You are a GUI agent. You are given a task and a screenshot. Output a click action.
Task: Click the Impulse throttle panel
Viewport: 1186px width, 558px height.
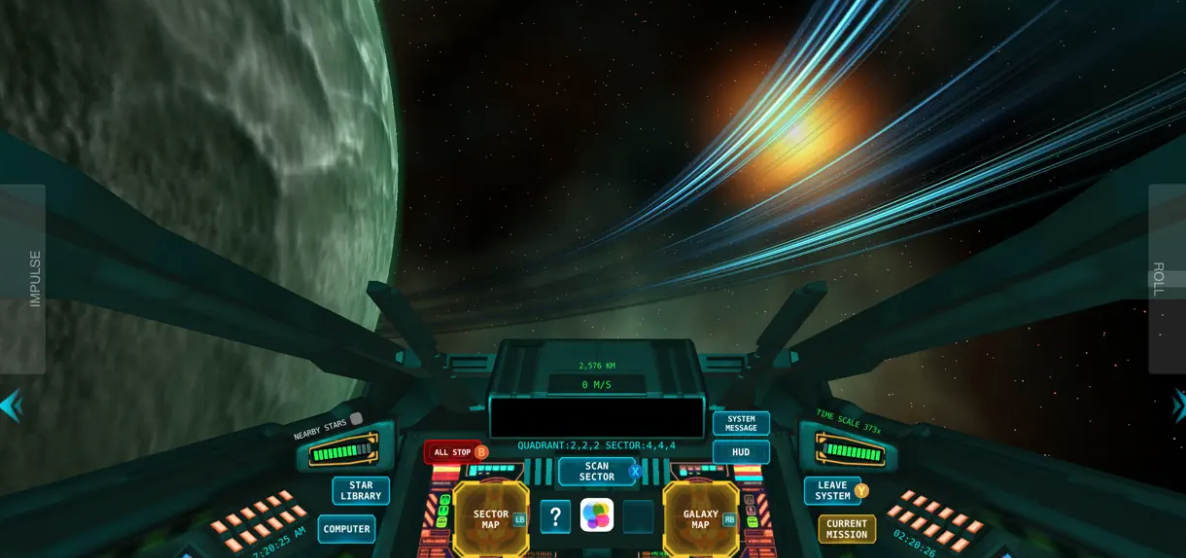pos(23,278)
